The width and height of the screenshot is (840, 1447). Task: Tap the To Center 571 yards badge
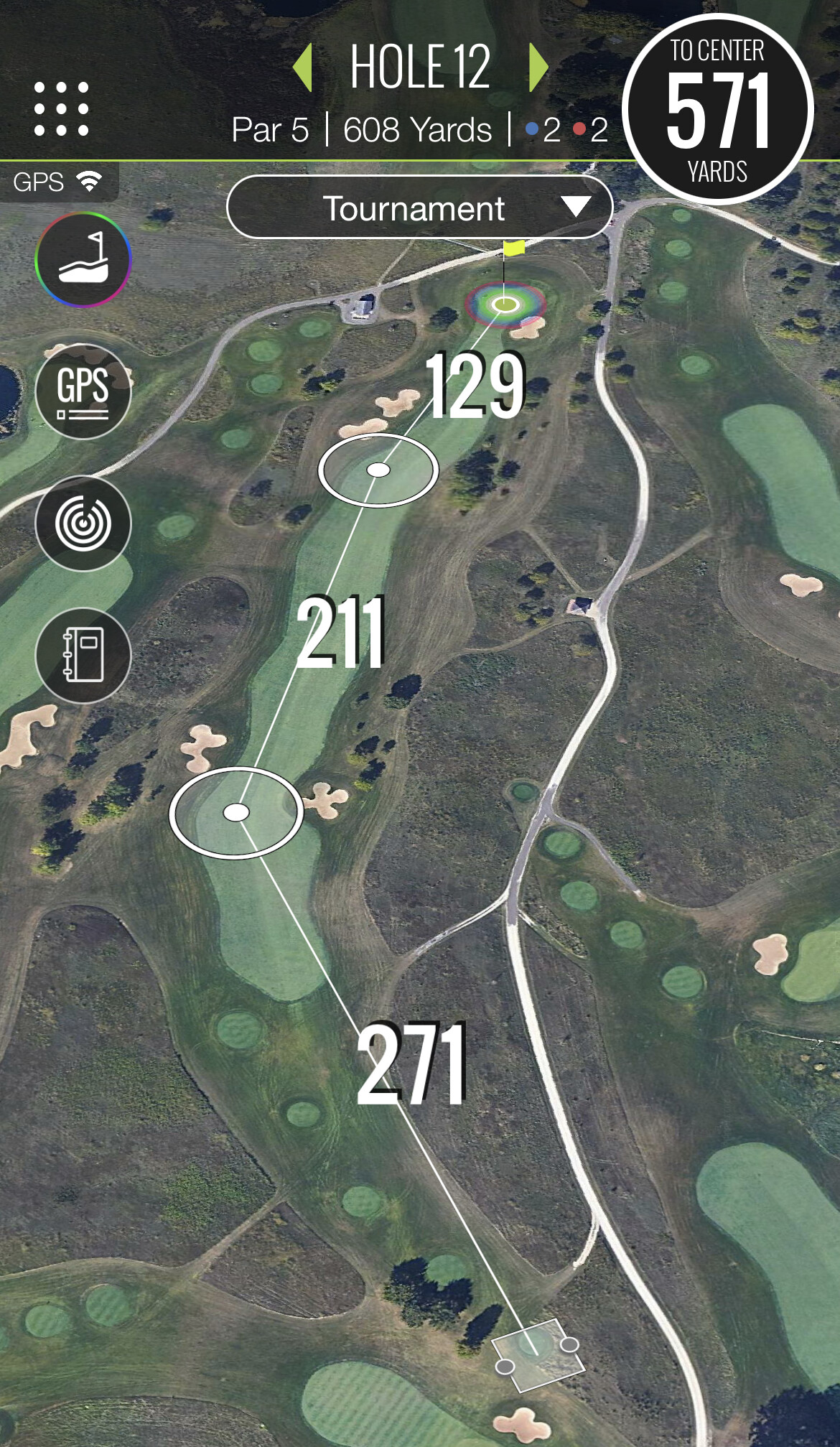pyautogui.click(x=717, y=110)
